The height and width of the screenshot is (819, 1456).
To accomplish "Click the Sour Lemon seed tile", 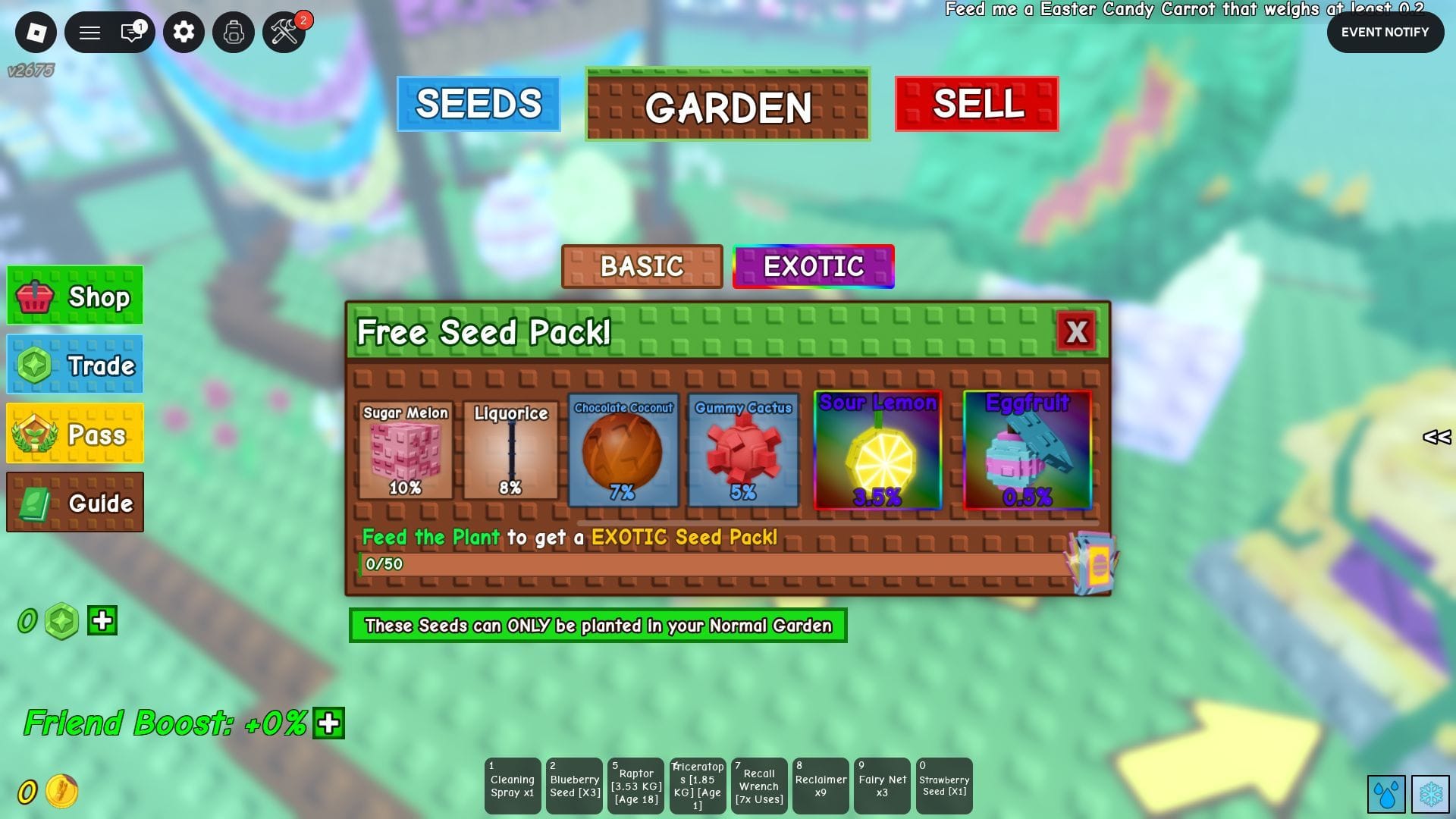I will point(877,450).
